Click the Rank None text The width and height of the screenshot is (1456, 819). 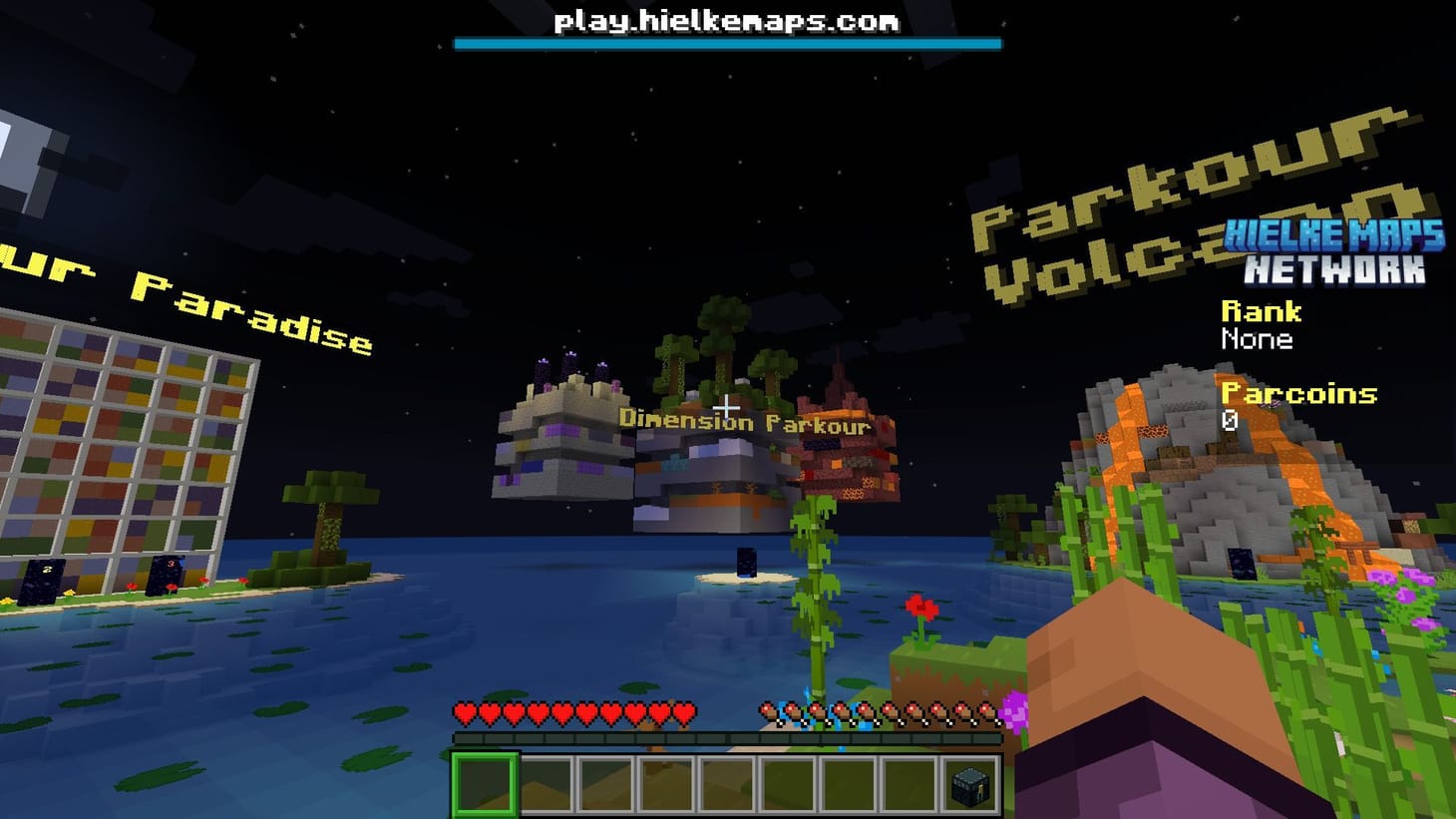point(1259,339)
